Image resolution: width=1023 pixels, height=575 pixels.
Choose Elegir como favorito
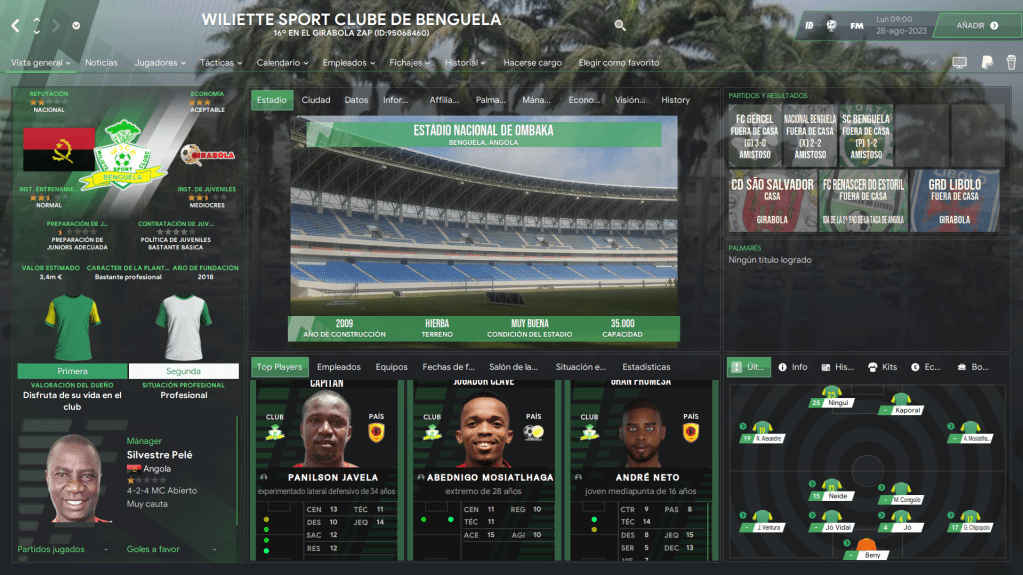(x=618, y=63)
